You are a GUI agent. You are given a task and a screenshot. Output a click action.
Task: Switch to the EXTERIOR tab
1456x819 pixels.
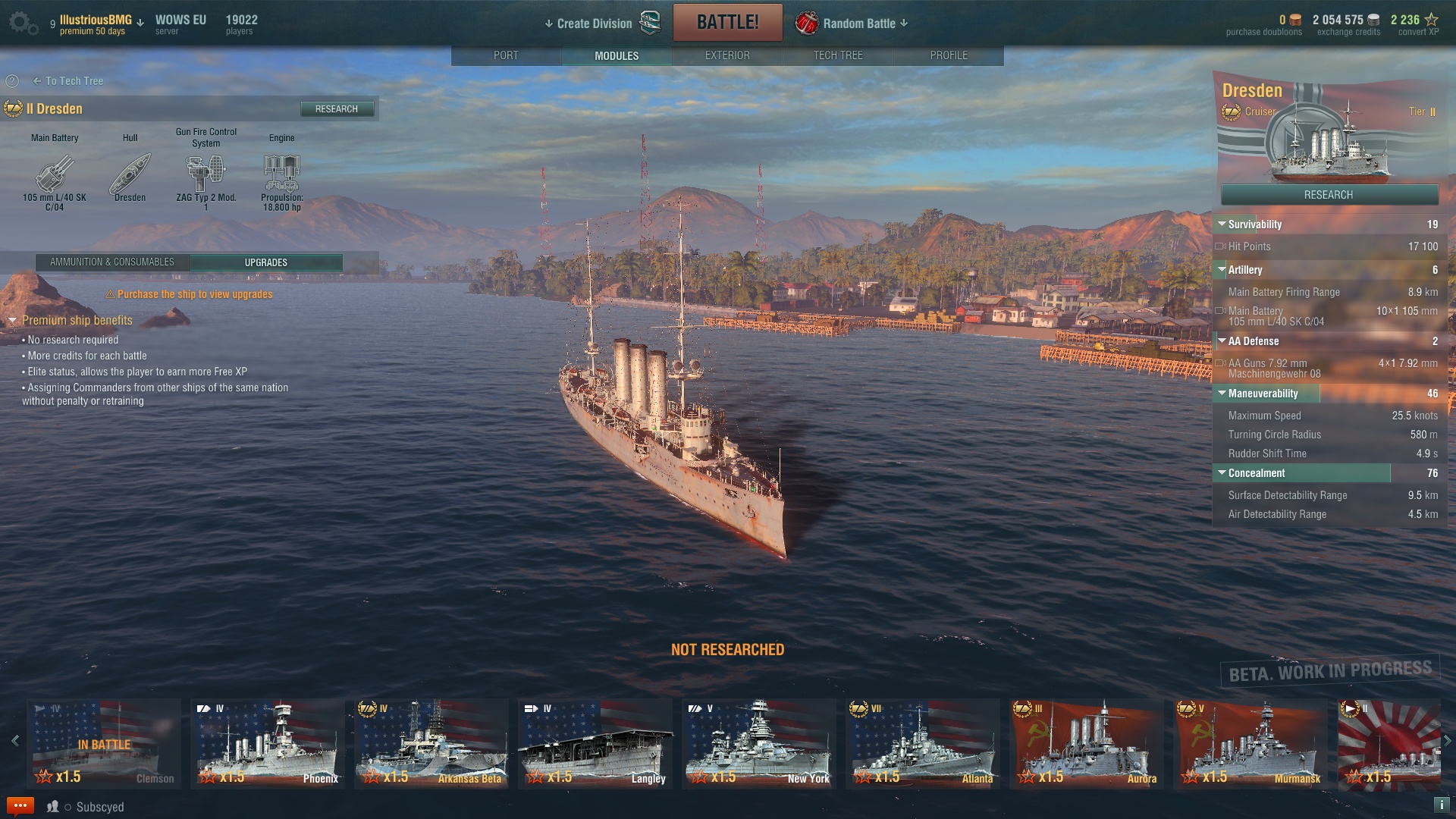point(726,55)
